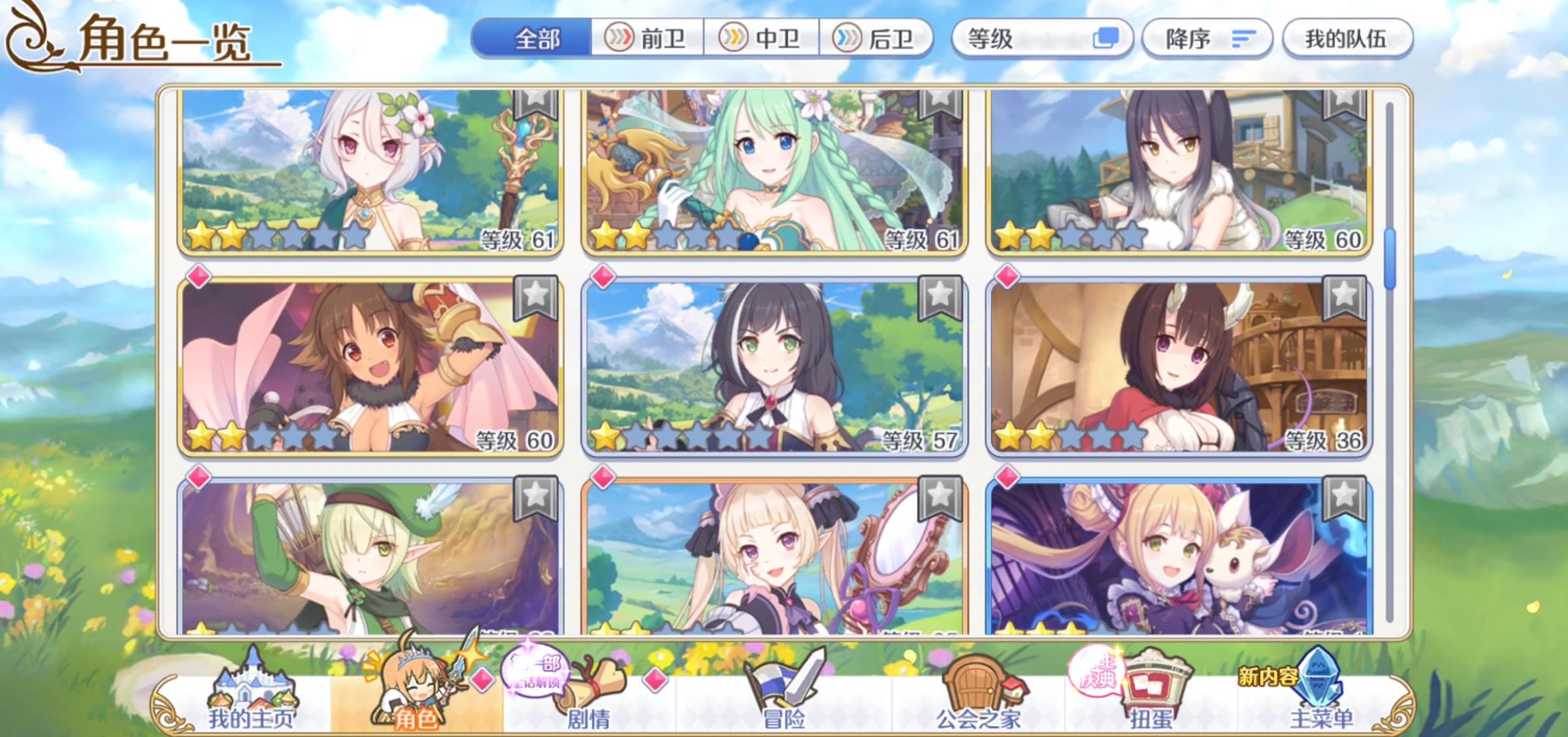
Task: Click the sort order icon beside 降序
Action: coord(1244,38)
